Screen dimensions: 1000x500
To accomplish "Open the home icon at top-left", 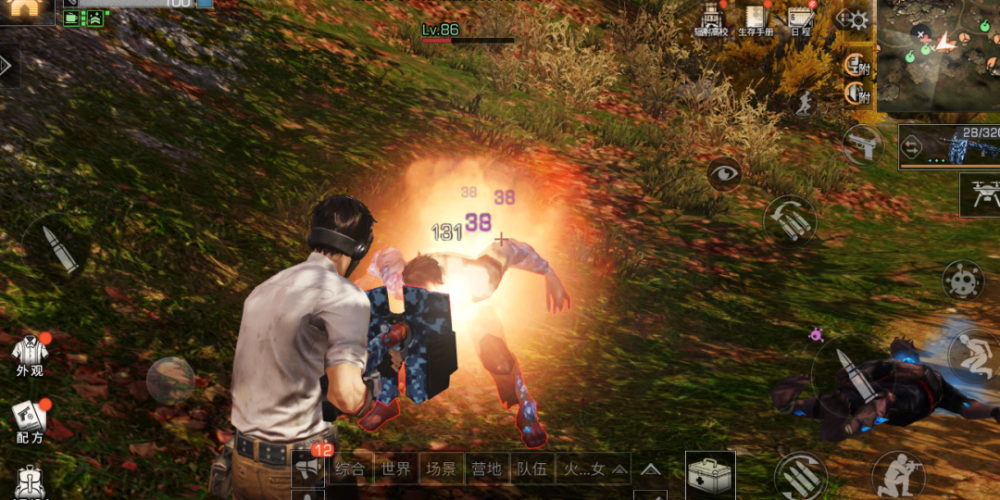I will tap(27, 10).
